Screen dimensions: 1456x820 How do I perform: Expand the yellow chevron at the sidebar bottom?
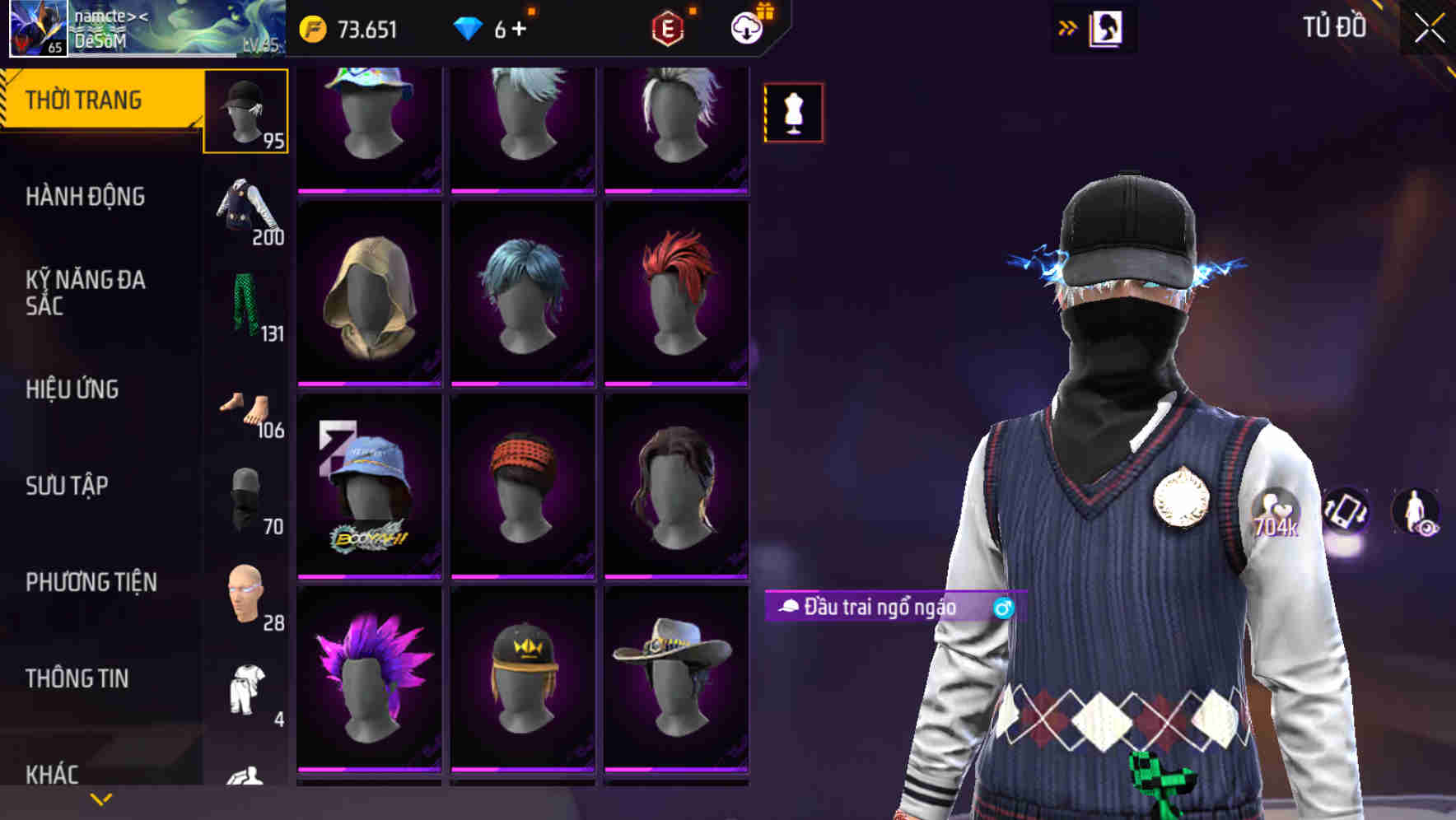coord(99,799)
